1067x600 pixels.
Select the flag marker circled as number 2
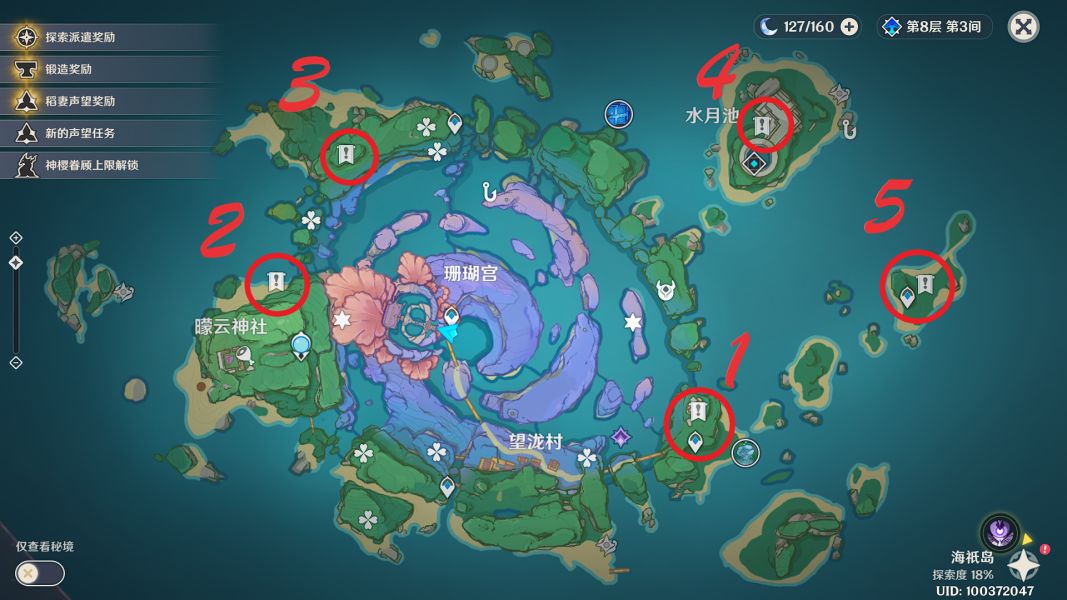[276, 282]
